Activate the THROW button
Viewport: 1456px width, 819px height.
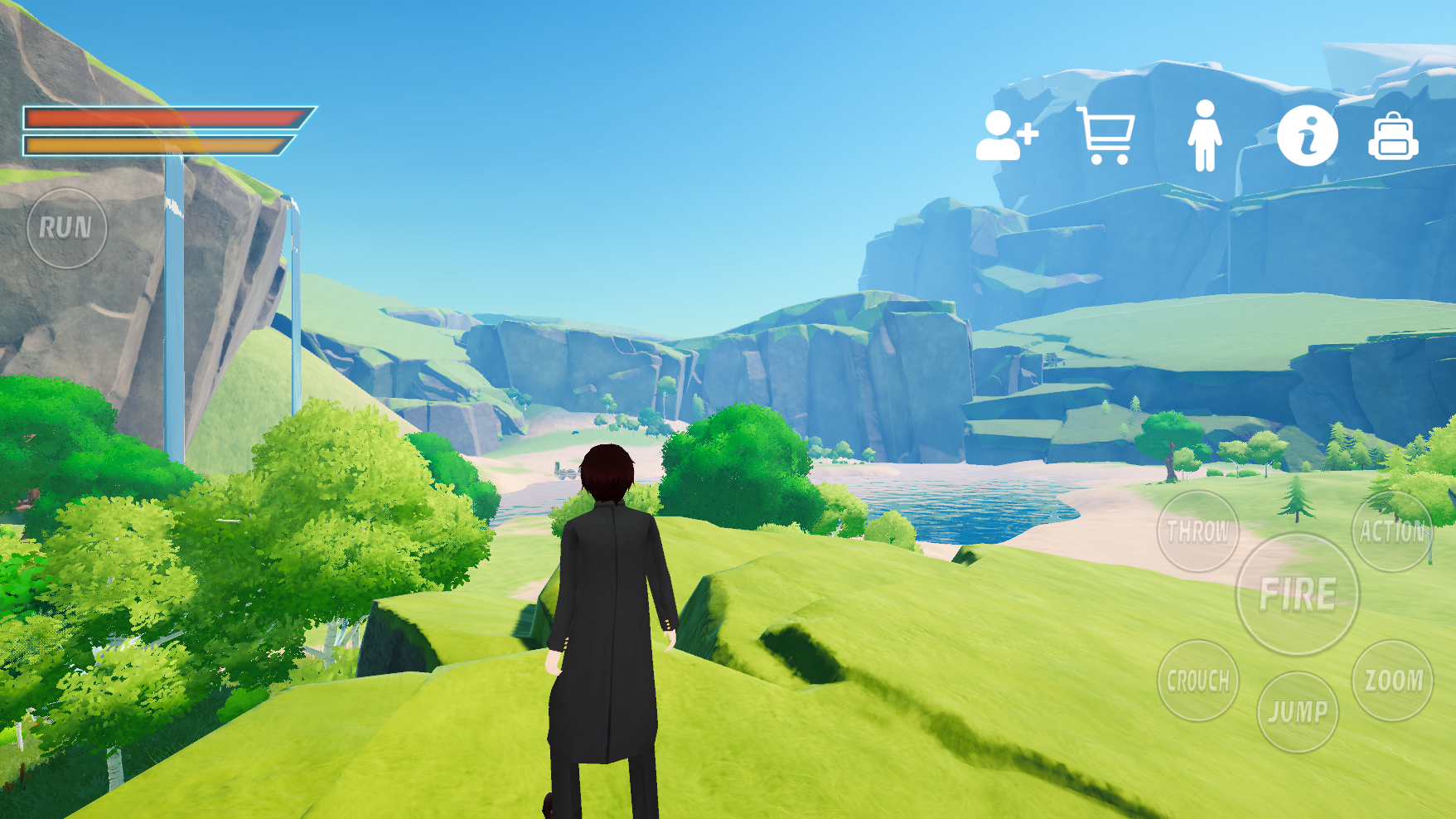tap(1197, 531)
